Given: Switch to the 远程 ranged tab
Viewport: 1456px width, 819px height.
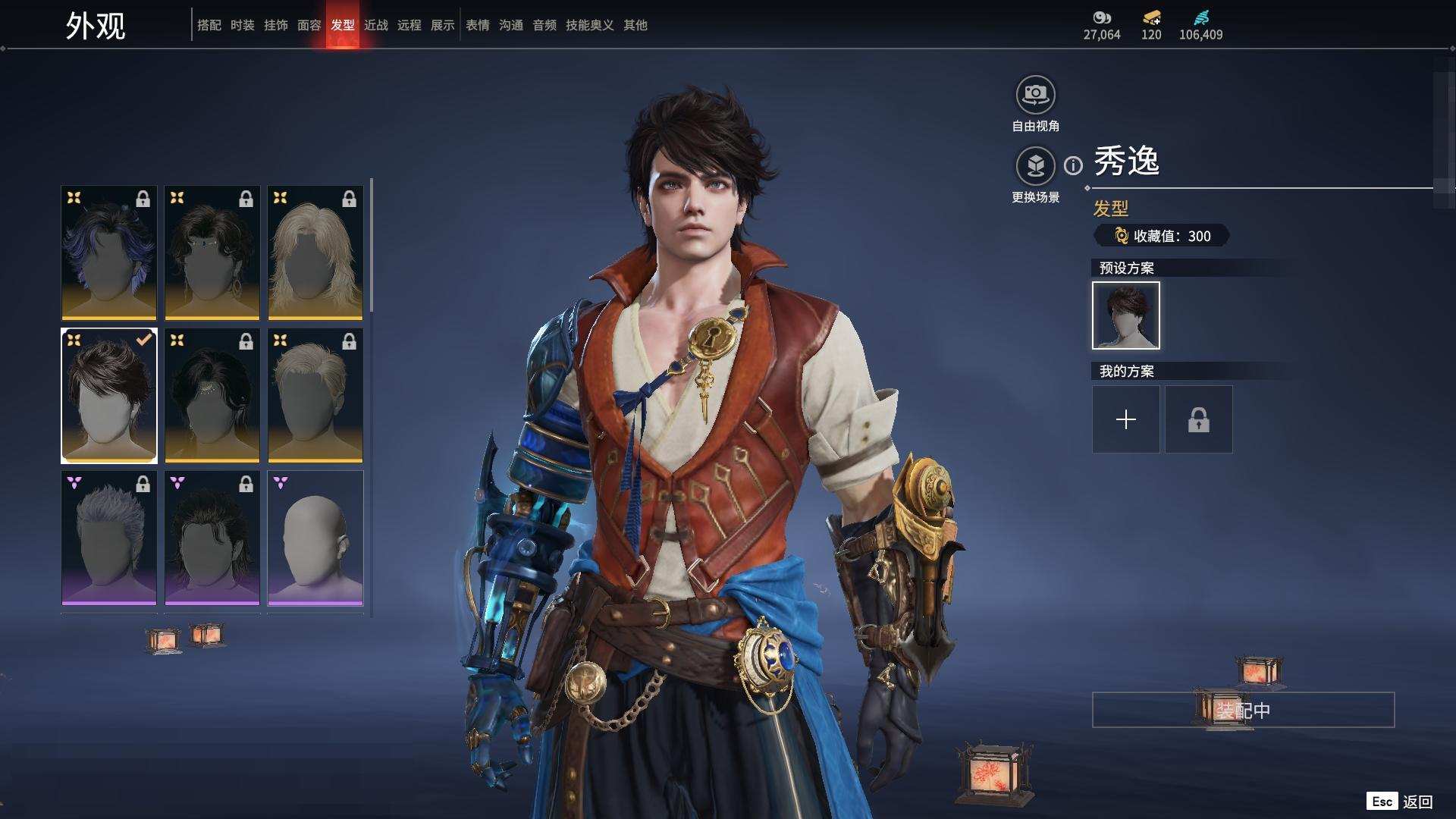Looking at the screenshot, I should click(x=409, y=25).
